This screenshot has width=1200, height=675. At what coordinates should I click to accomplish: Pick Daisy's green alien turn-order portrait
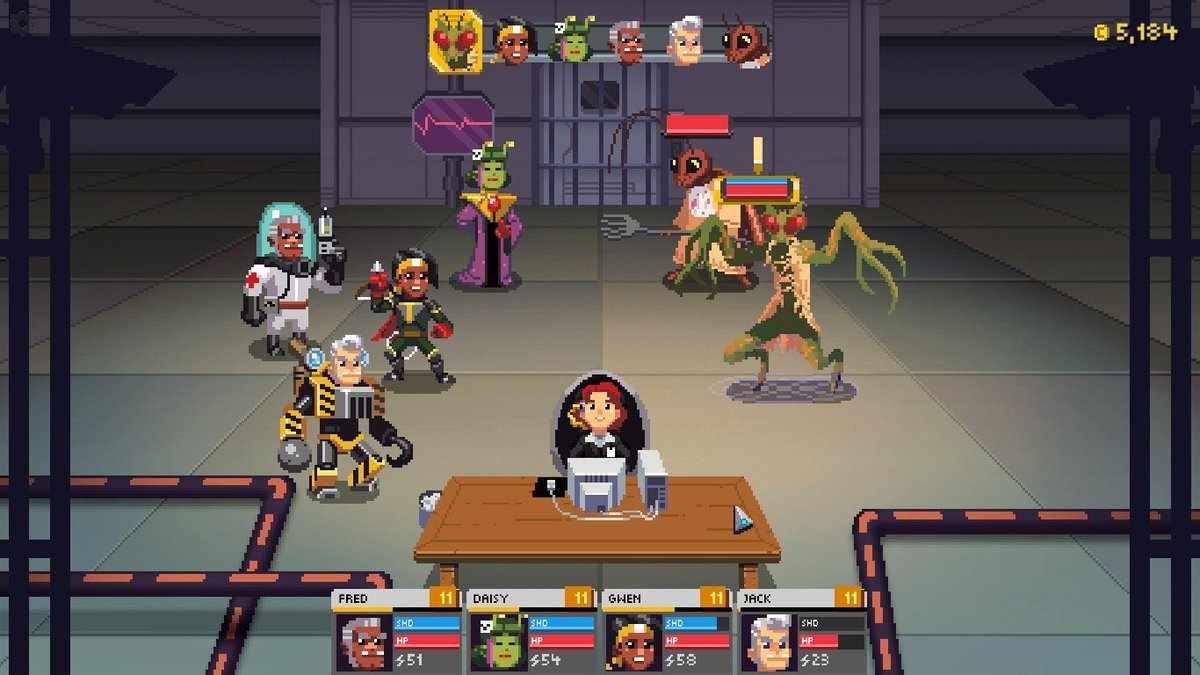(572, 43)
